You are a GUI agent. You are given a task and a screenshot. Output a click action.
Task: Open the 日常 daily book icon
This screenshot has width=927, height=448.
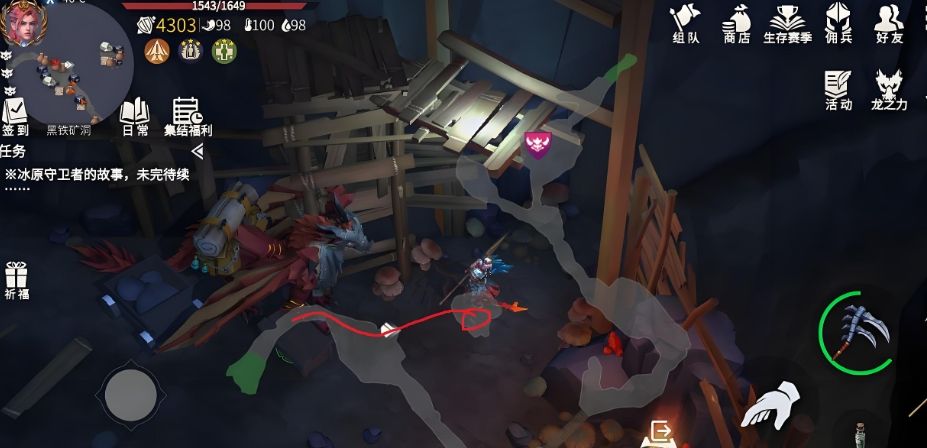coord(135,115)
